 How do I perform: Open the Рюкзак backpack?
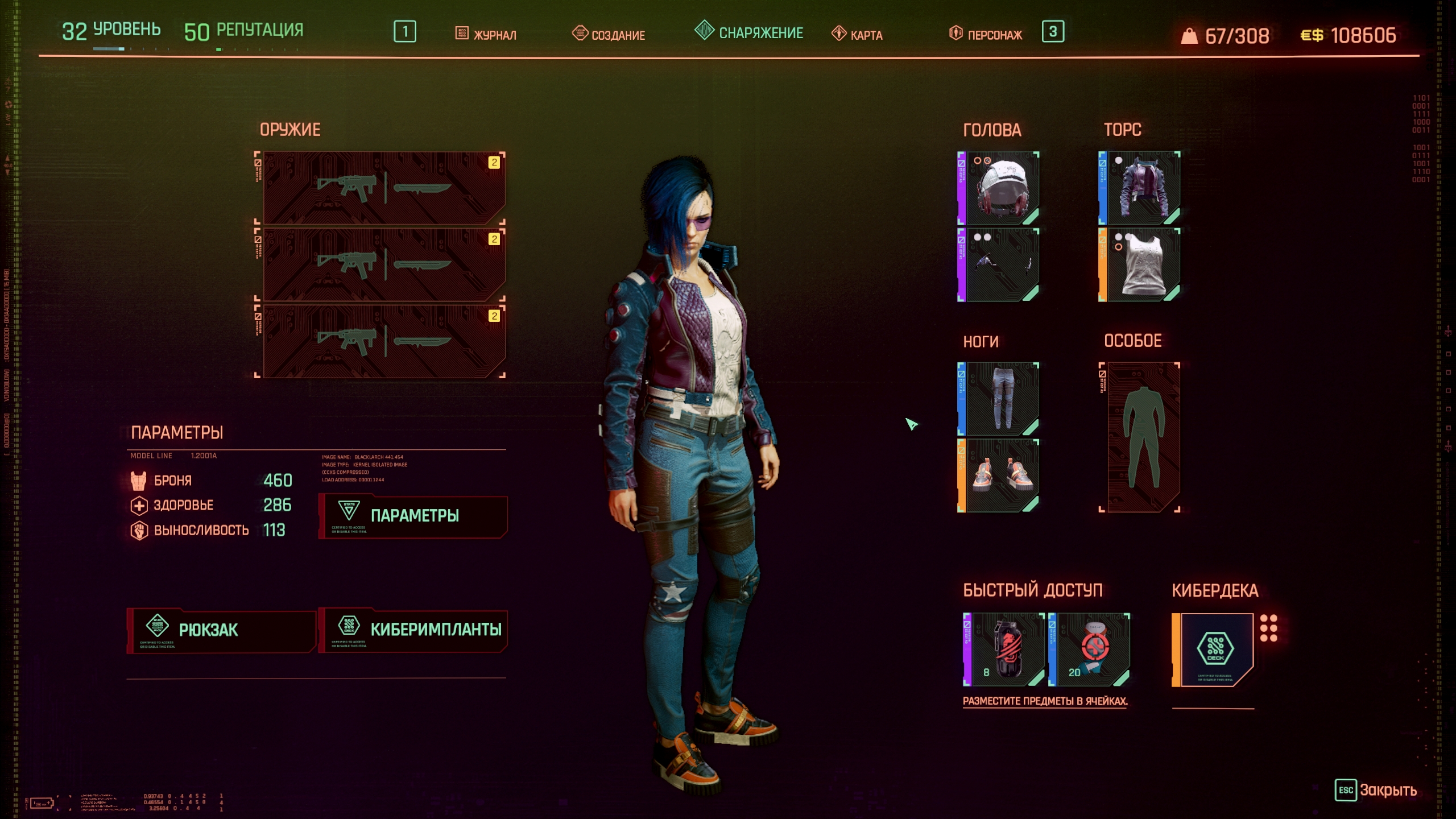pyautogui.click(x=221, y=630)
